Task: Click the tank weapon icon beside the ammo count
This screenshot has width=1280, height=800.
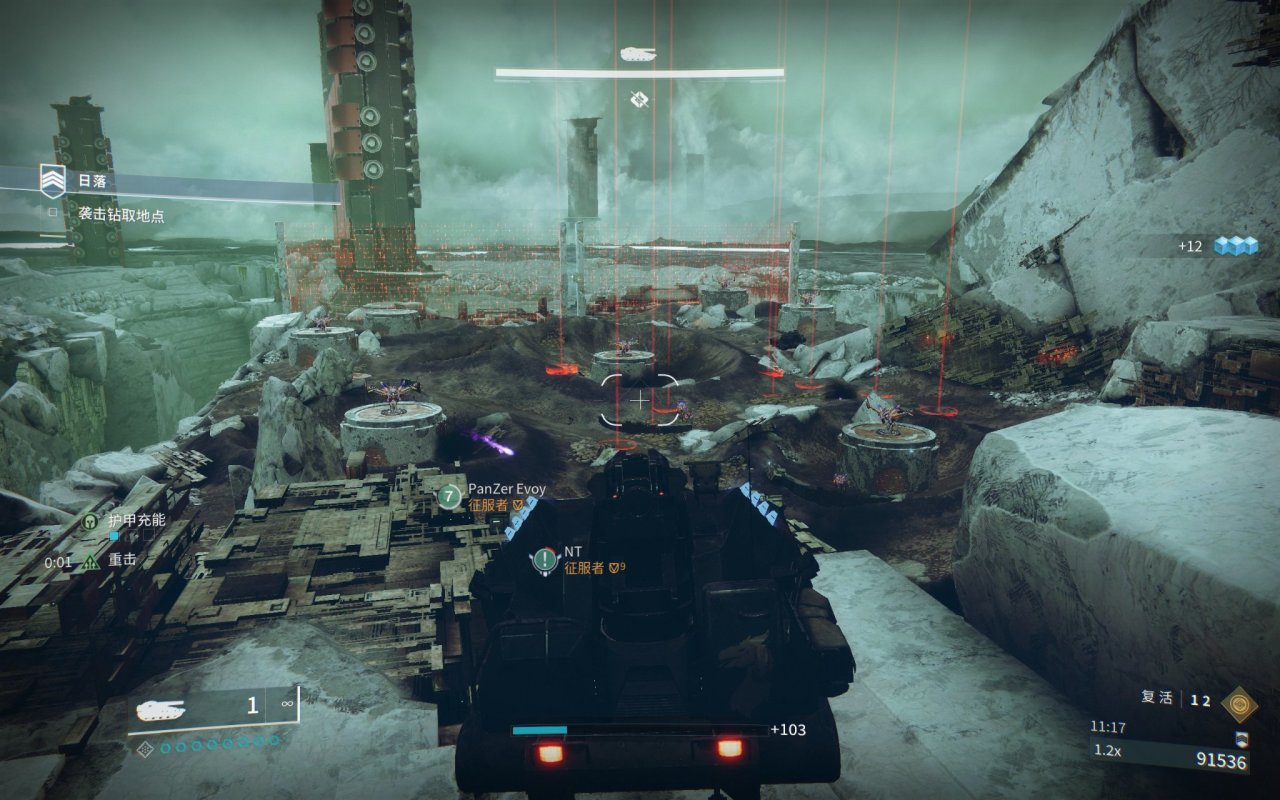Action: tap(162, 709)
